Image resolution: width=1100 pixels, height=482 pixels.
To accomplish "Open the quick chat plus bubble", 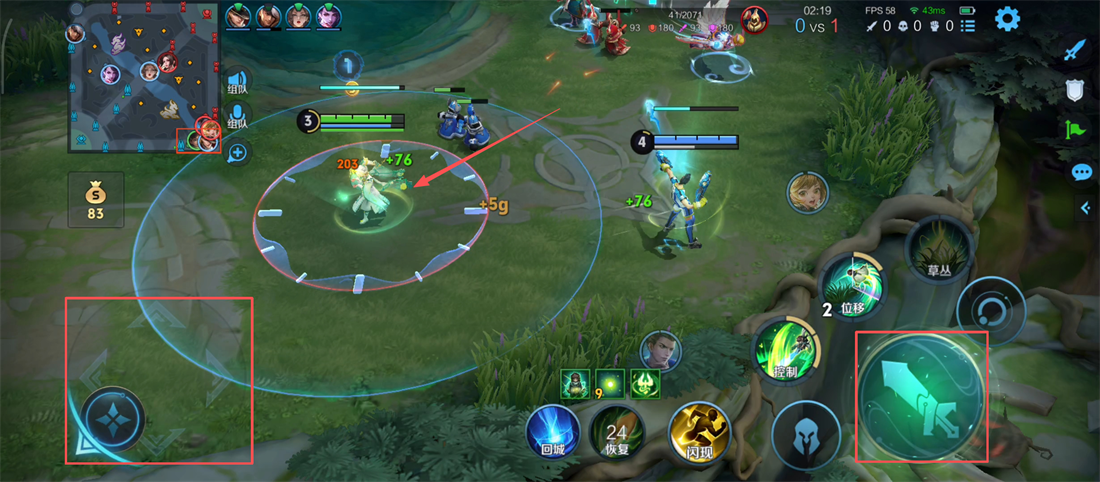I will (237, 153).
